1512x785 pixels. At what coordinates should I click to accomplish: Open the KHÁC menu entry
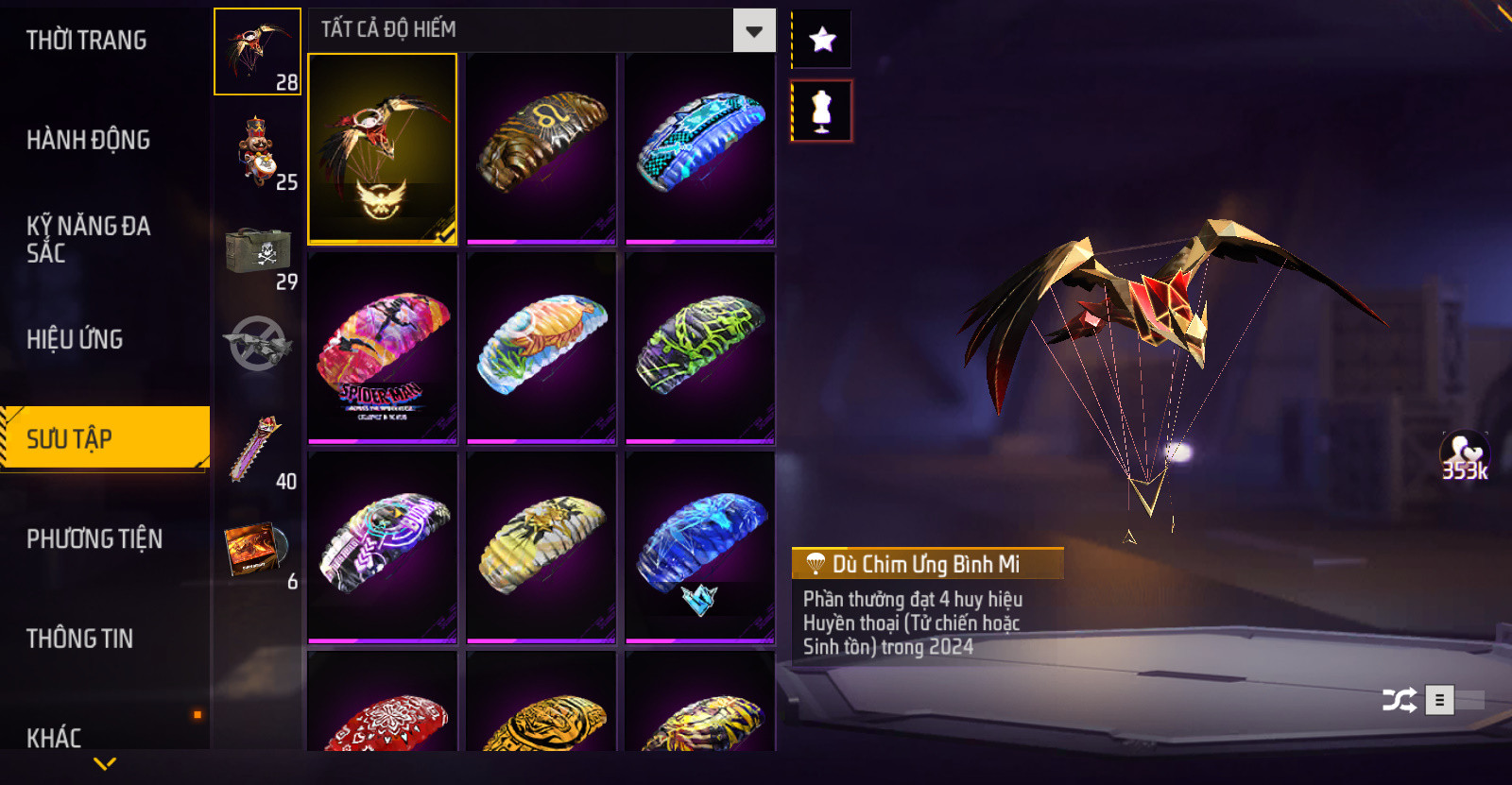[x=54, y=737]
